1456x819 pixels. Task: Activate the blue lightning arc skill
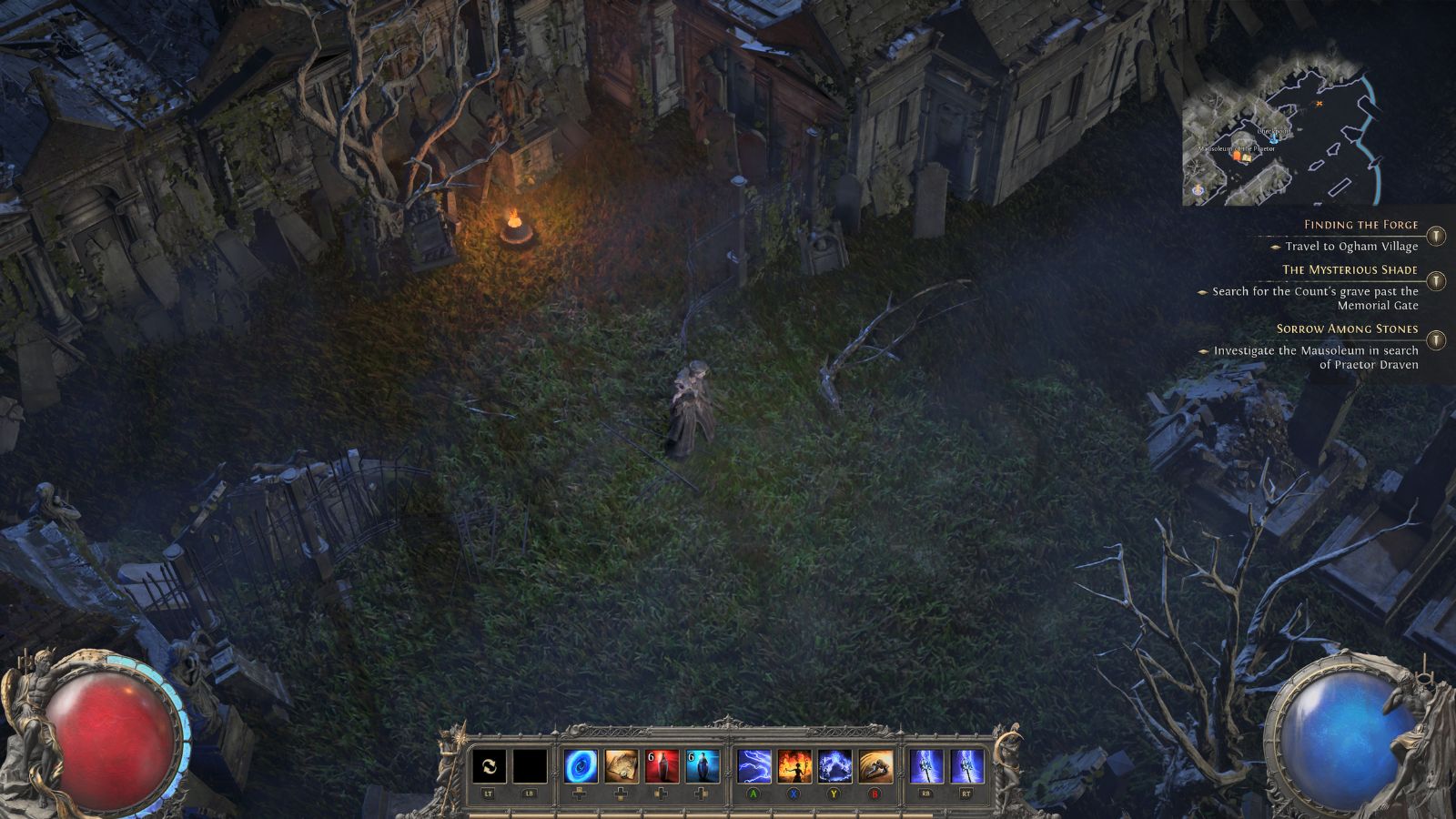coord(834,767)
